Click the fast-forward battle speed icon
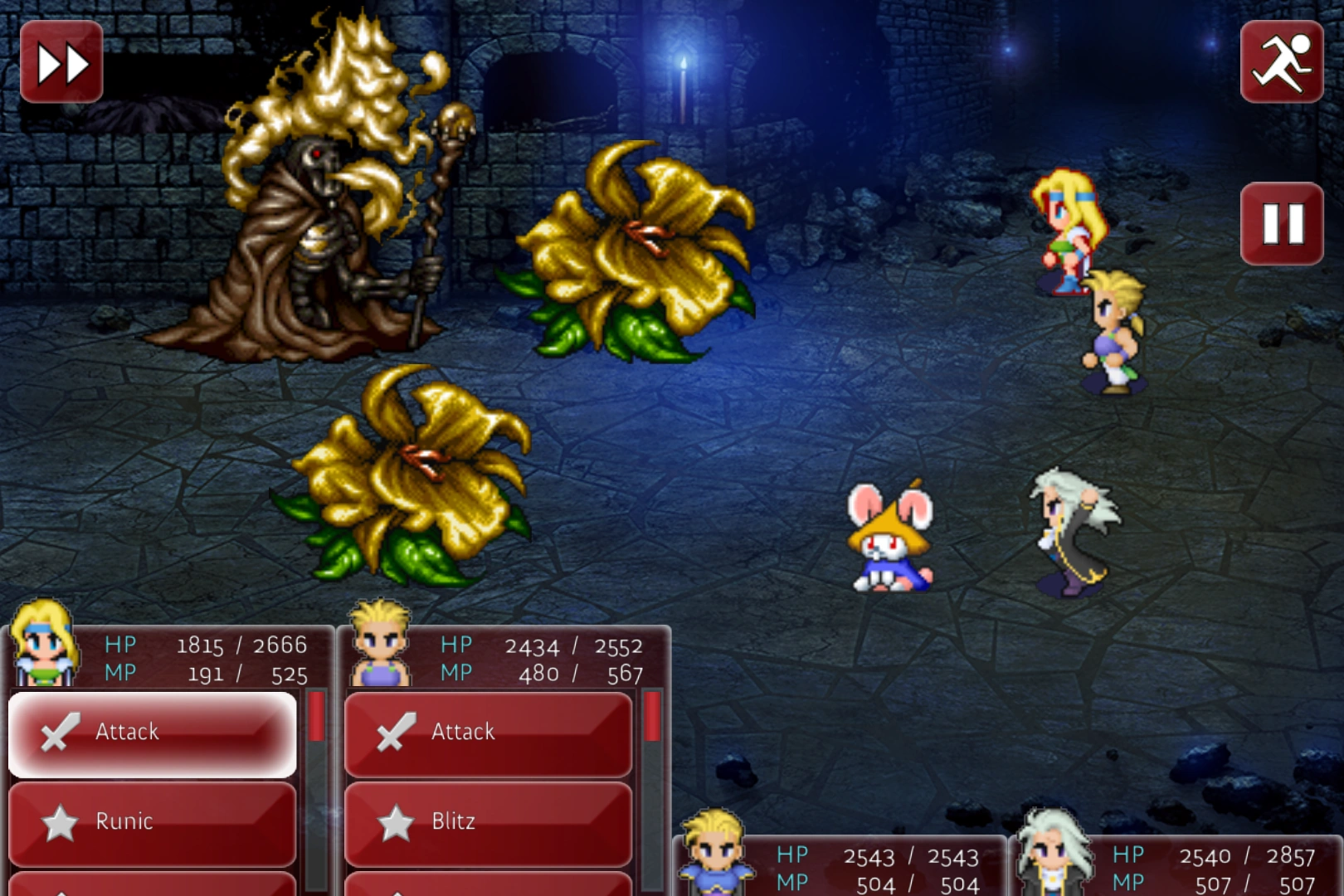The image size is (1344, 896). [61, 61]
